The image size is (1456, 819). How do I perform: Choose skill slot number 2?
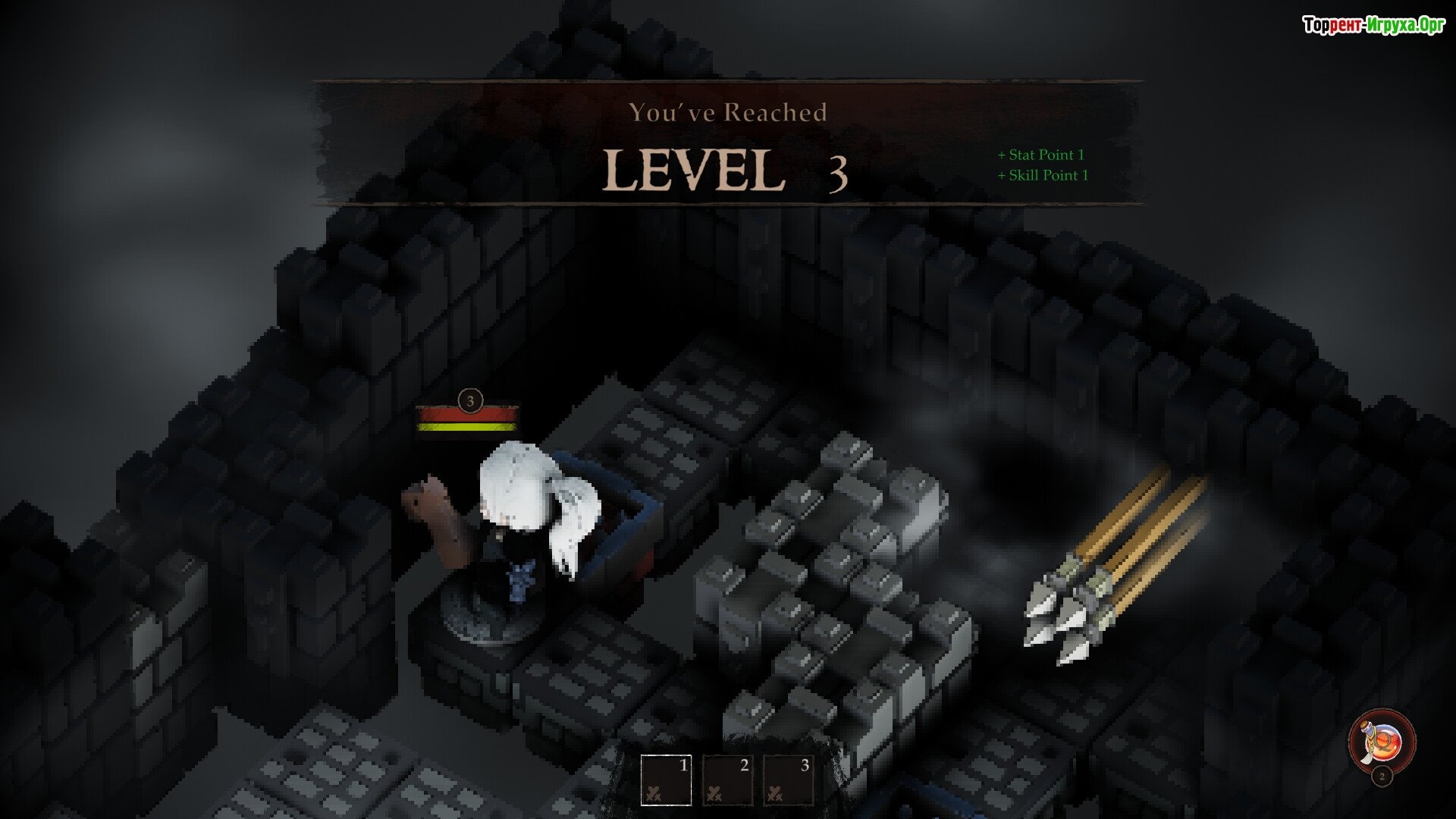(x=727, y=780)
